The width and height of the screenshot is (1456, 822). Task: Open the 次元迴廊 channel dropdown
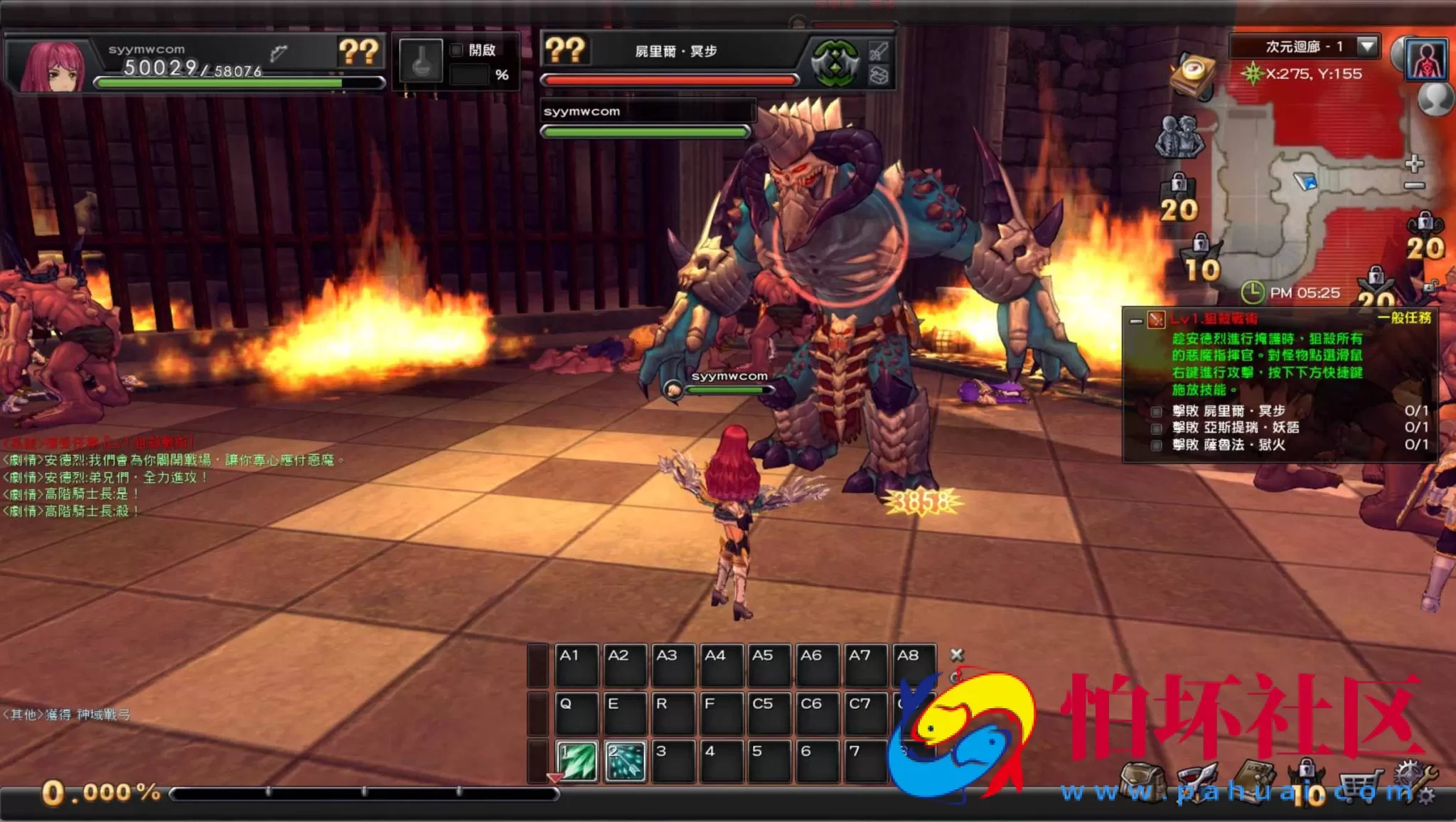(1366, 46)
